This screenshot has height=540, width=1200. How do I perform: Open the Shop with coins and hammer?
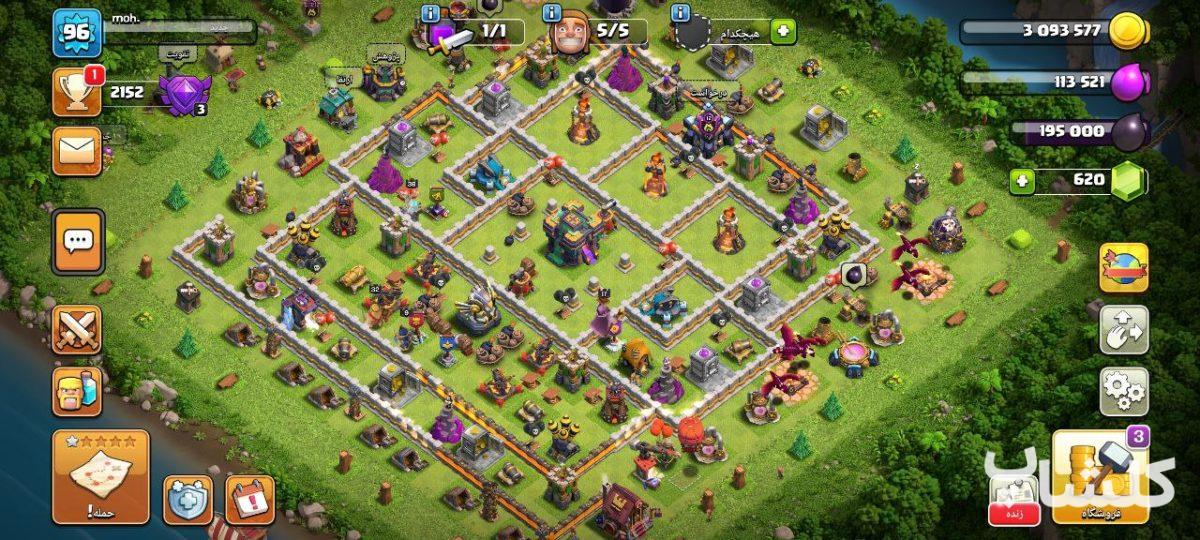[1100, 477]
